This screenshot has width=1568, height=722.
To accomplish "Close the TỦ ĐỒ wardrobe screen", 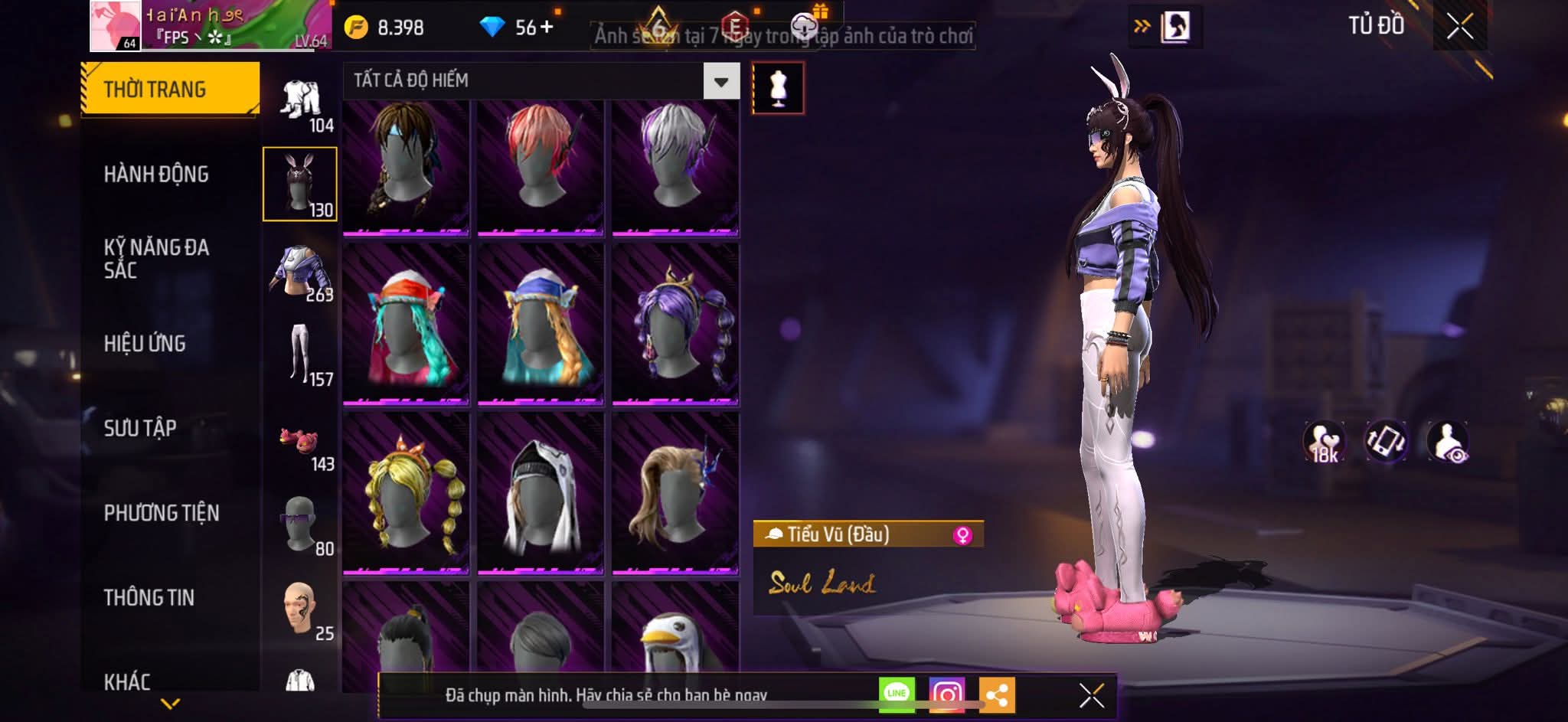I will (x=1459, y=27).
